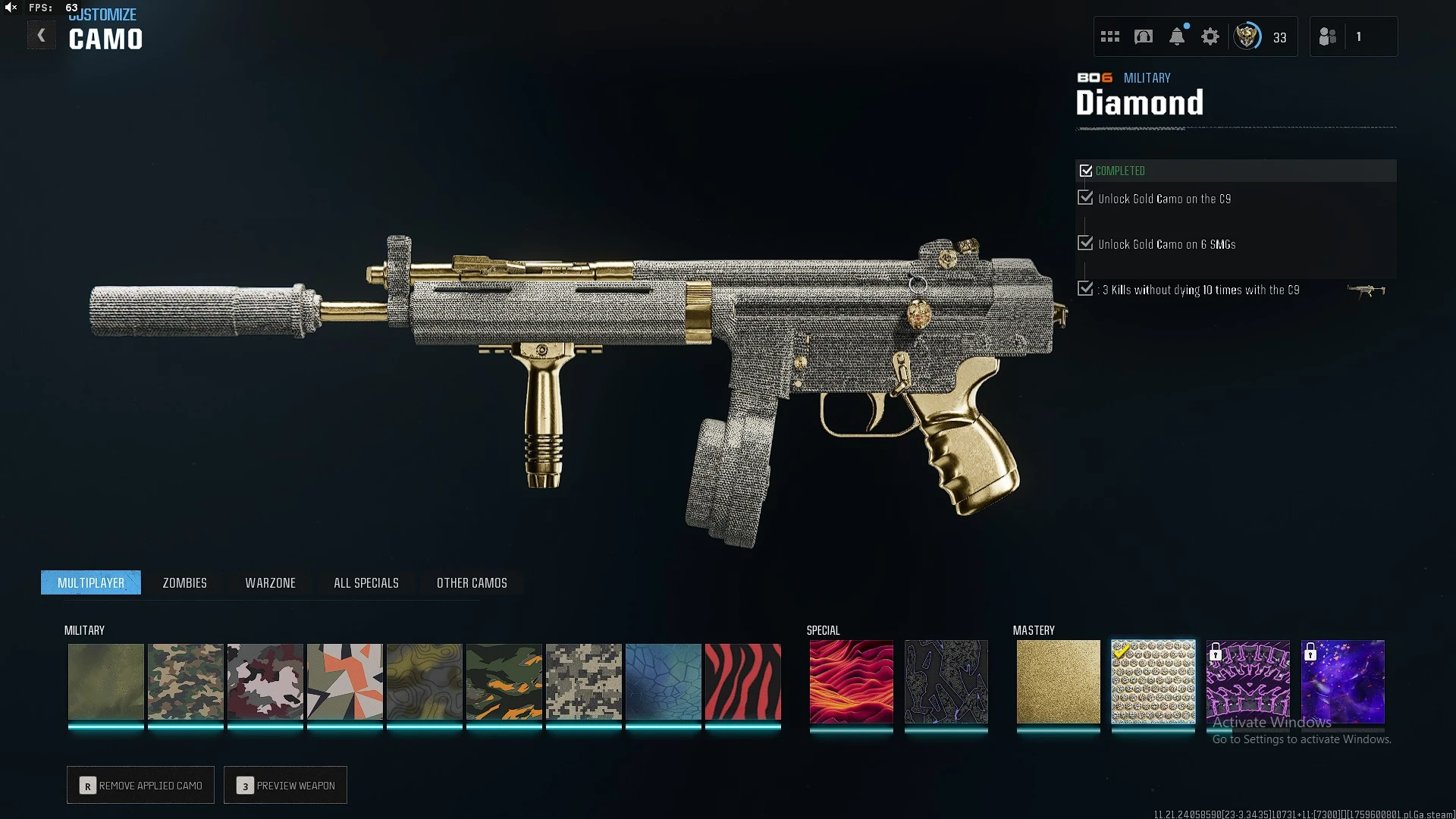Click the Preview Weapon button
The width and height of the screenshot is (1456, 819).
point(285,785)
